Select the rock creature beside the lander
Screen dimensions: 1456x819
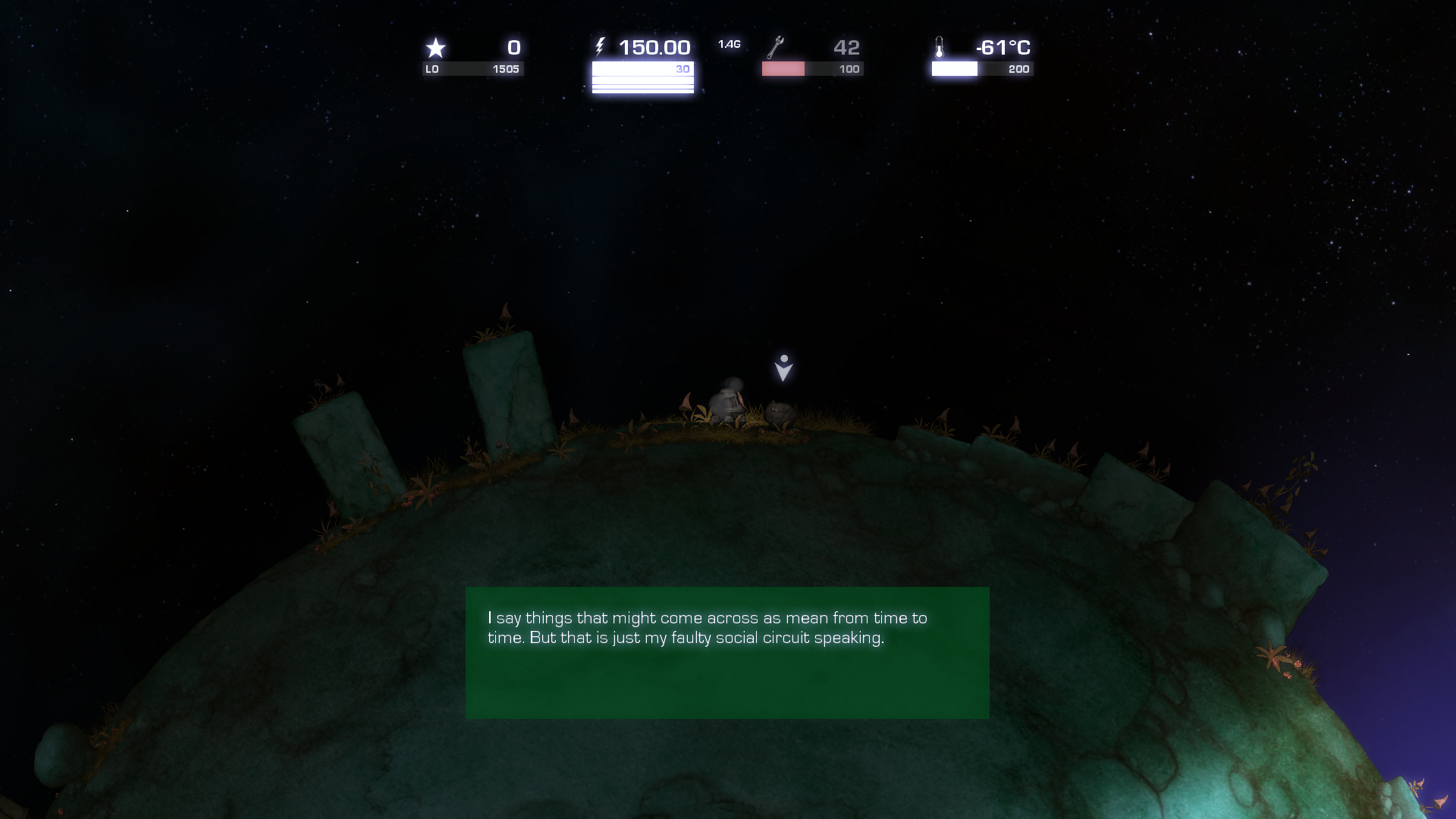[x=779, y=416]
